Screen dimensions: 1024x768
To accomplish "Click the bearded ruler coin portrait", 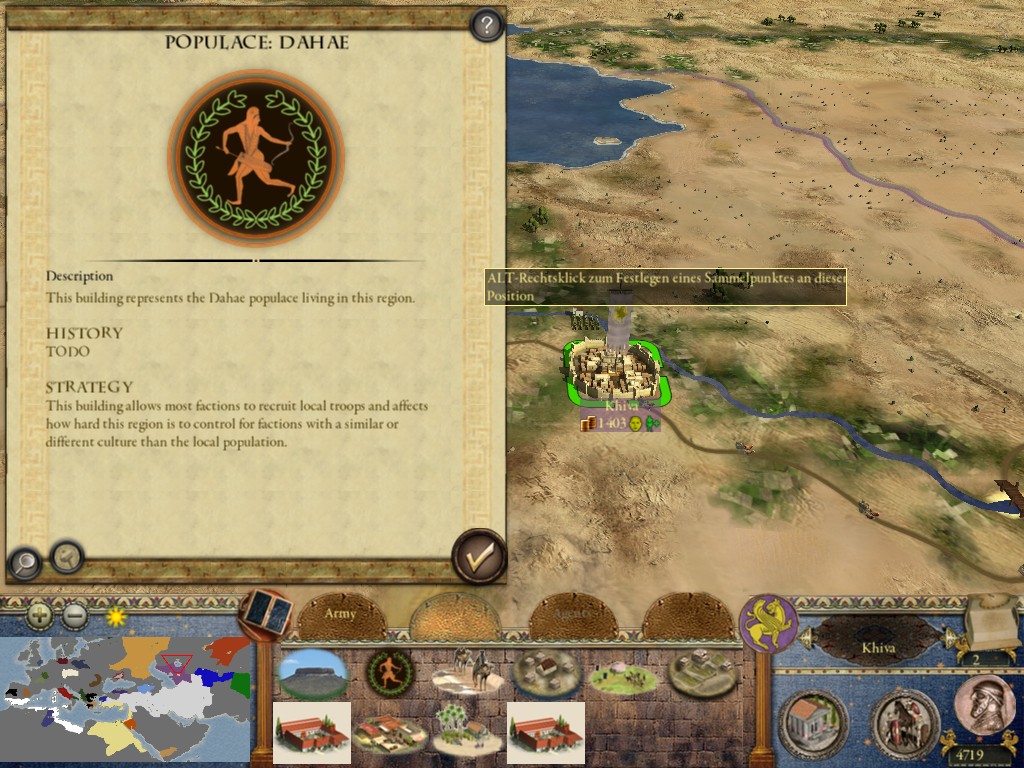I will tap(985, 707).
